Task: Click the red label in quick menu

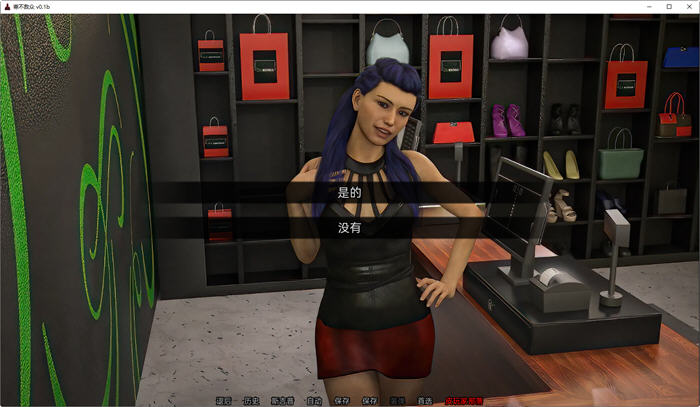Action: (464, 401)
